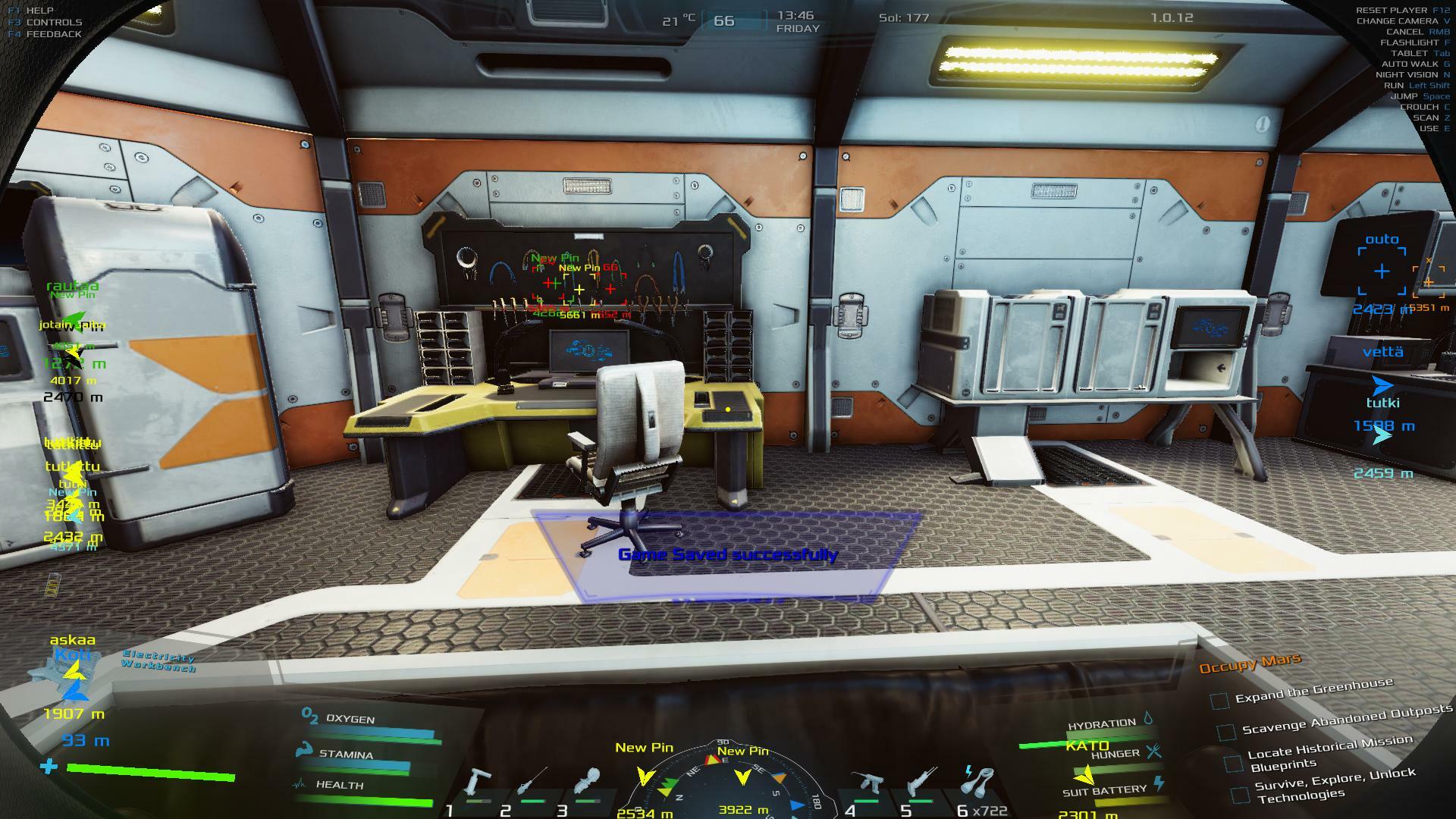Click the Occupy Mars objectives title

1249,664
